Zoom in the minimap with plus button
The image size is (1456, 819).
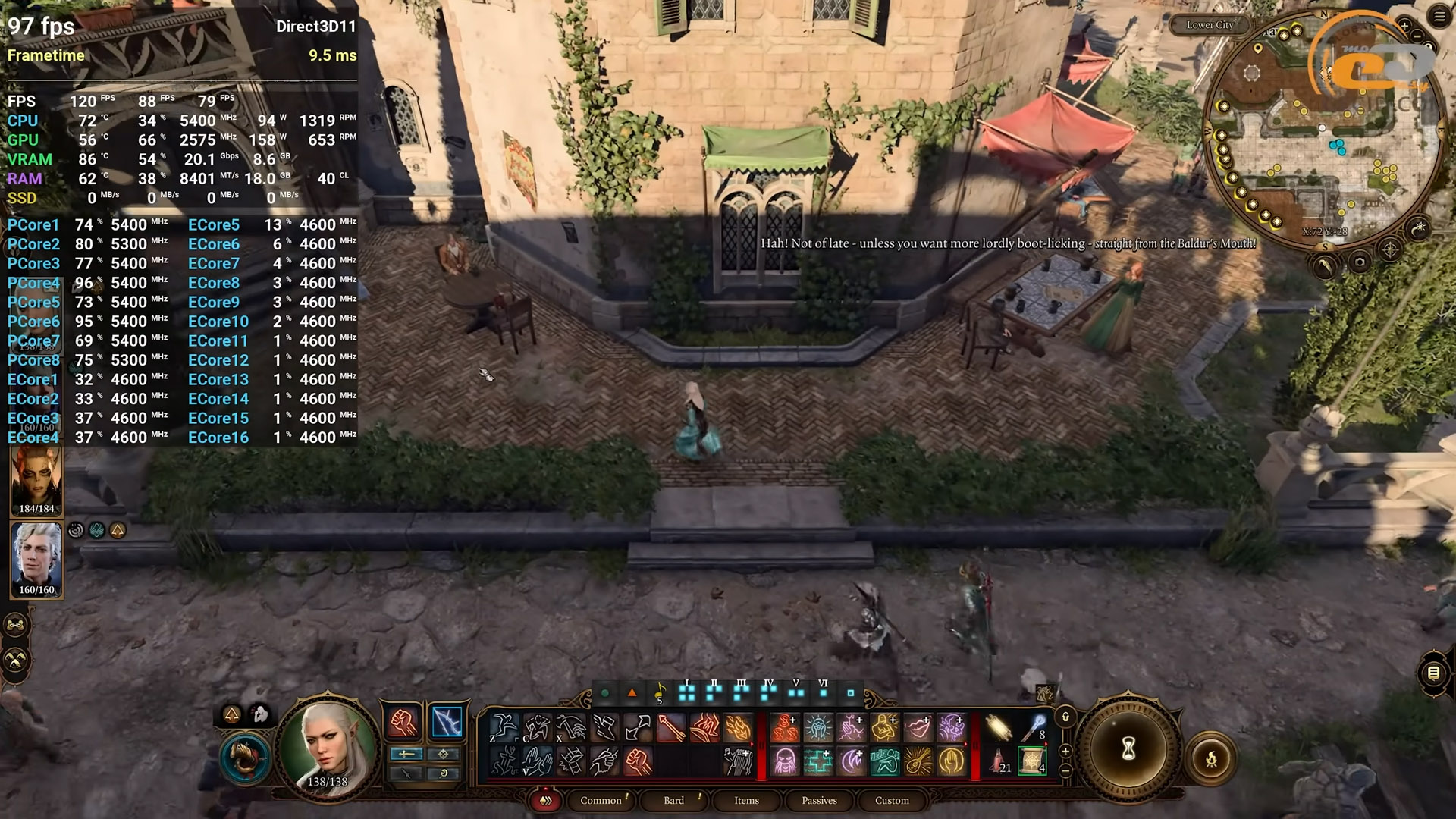pyautogui.click(x=1404, y=26)
